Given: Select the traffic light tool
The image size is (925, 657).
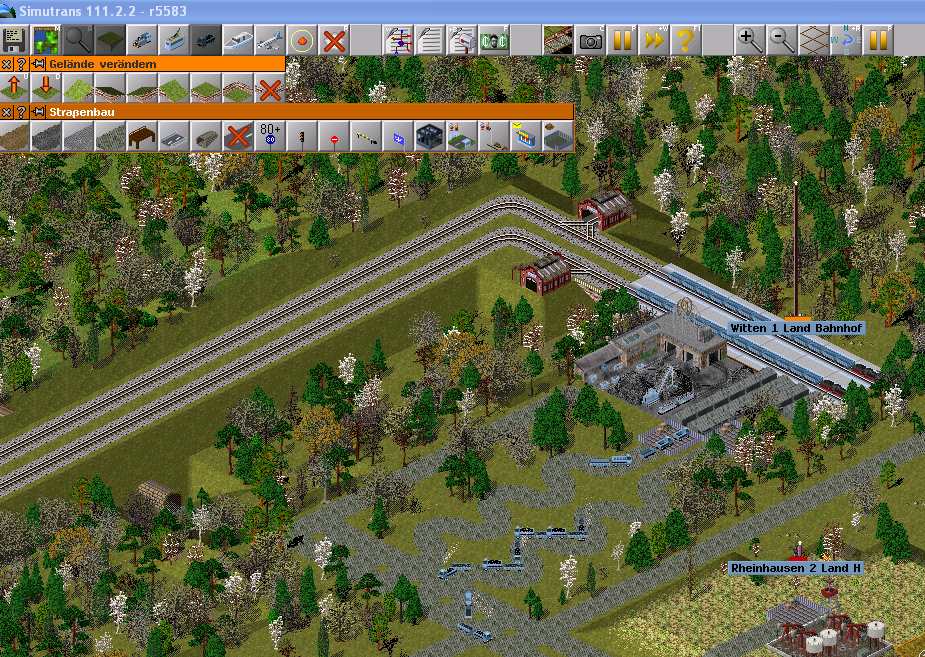Looking at the screenshot, I should pyautogui.click(x=302, y=135).
